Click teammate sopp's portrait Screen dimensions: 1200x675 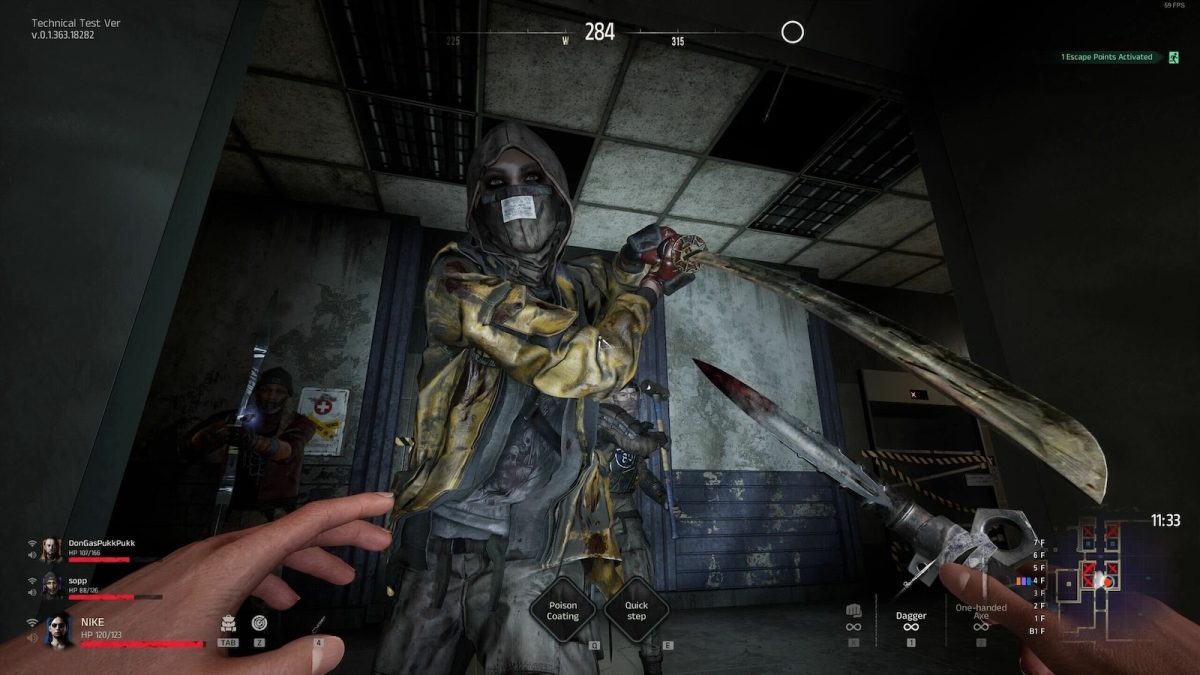(x=51, y=585)
